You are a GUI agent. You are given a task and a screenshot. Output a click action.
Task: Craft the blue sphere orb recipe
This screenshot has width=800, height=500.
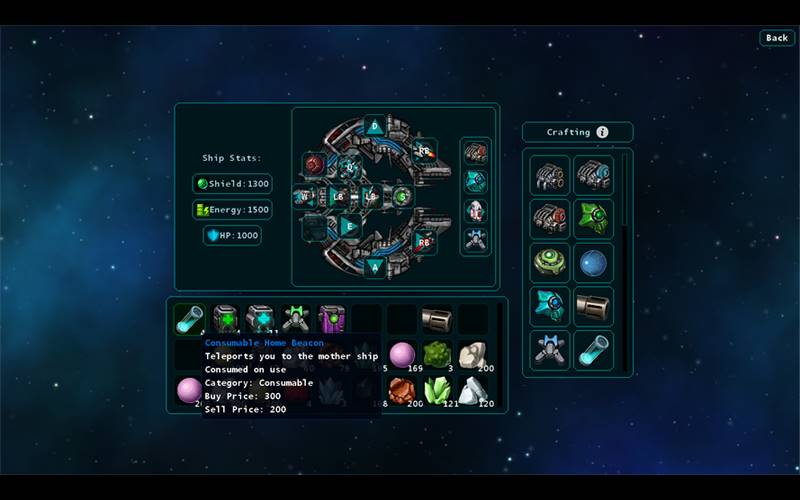click(594, 263)
